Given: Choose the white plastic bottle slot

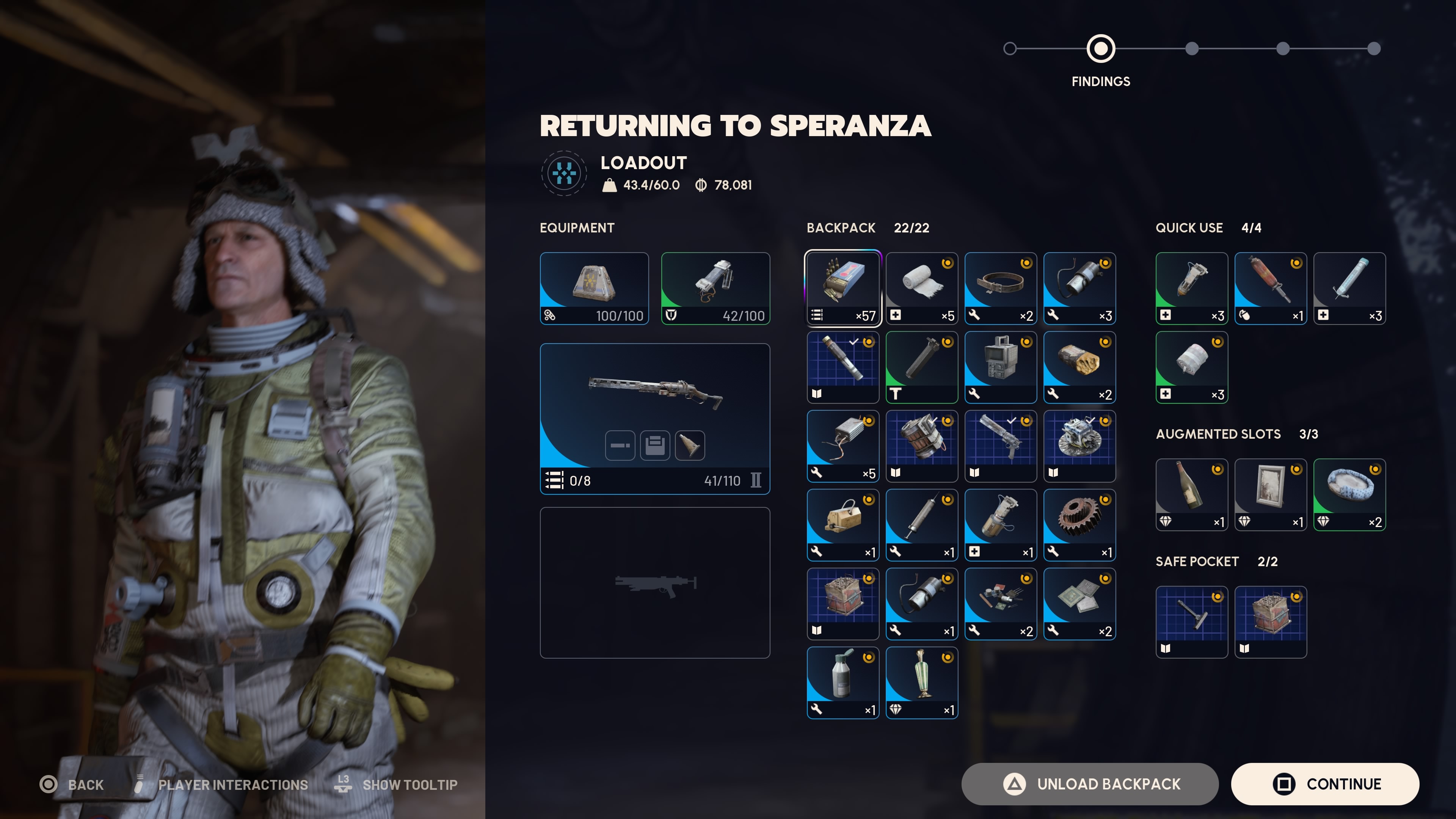Looking at the screenshot, I should pos(842,682).
